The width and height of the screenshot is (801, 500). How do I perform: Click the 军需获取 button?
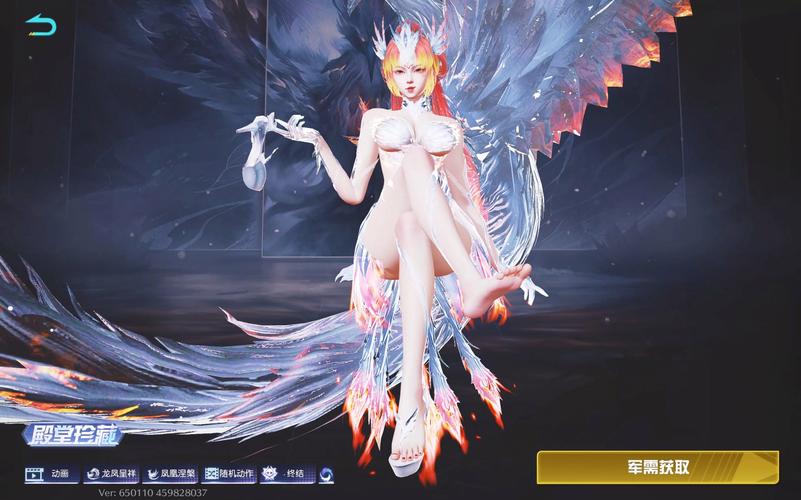(x=657, y=466)
